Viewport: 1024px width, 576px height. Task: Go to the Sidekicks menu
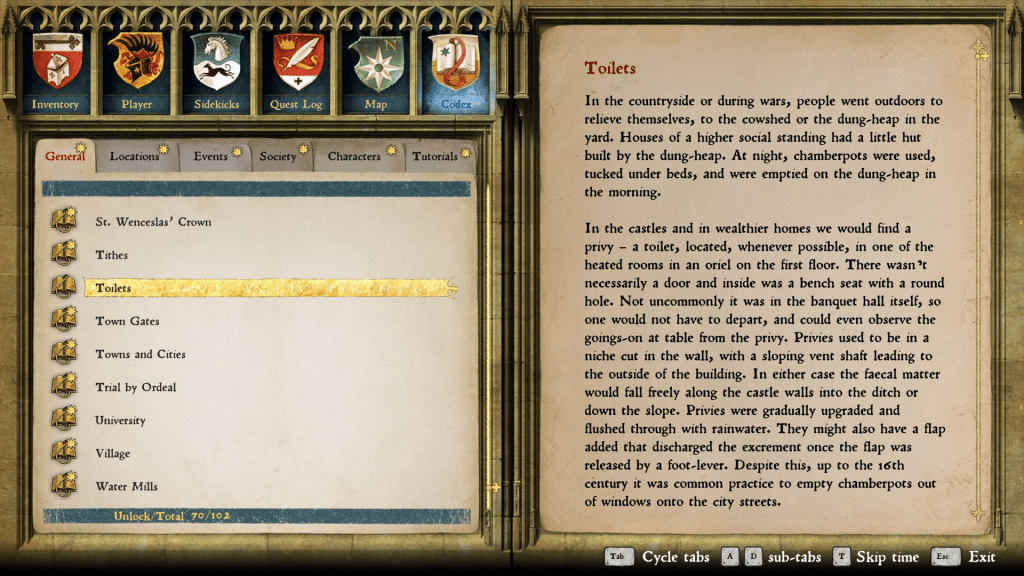pyautogui.click(x=217, y=68)
